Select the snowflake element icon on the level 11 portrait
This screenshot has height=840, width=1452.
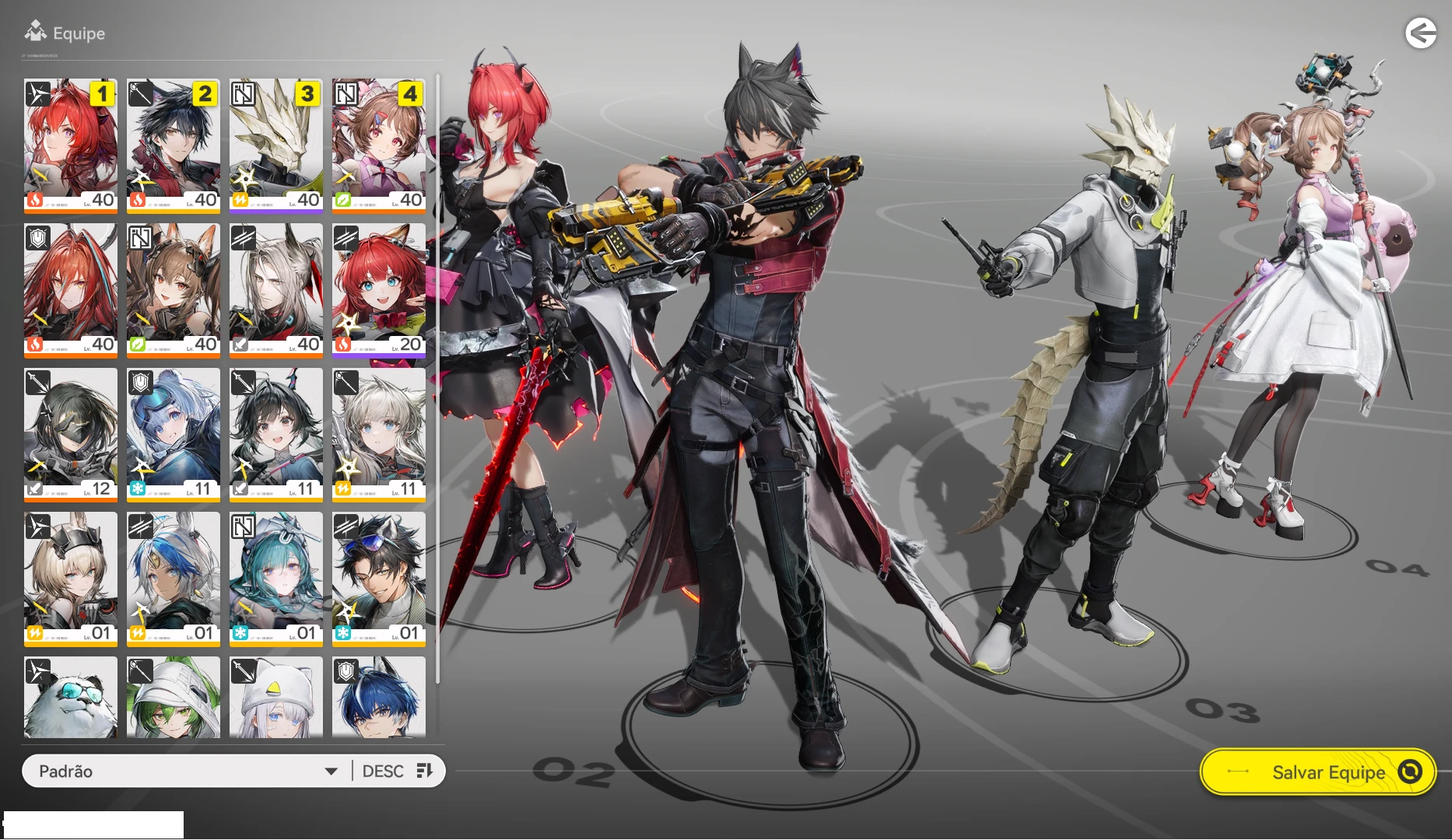[x=139, y=488]
